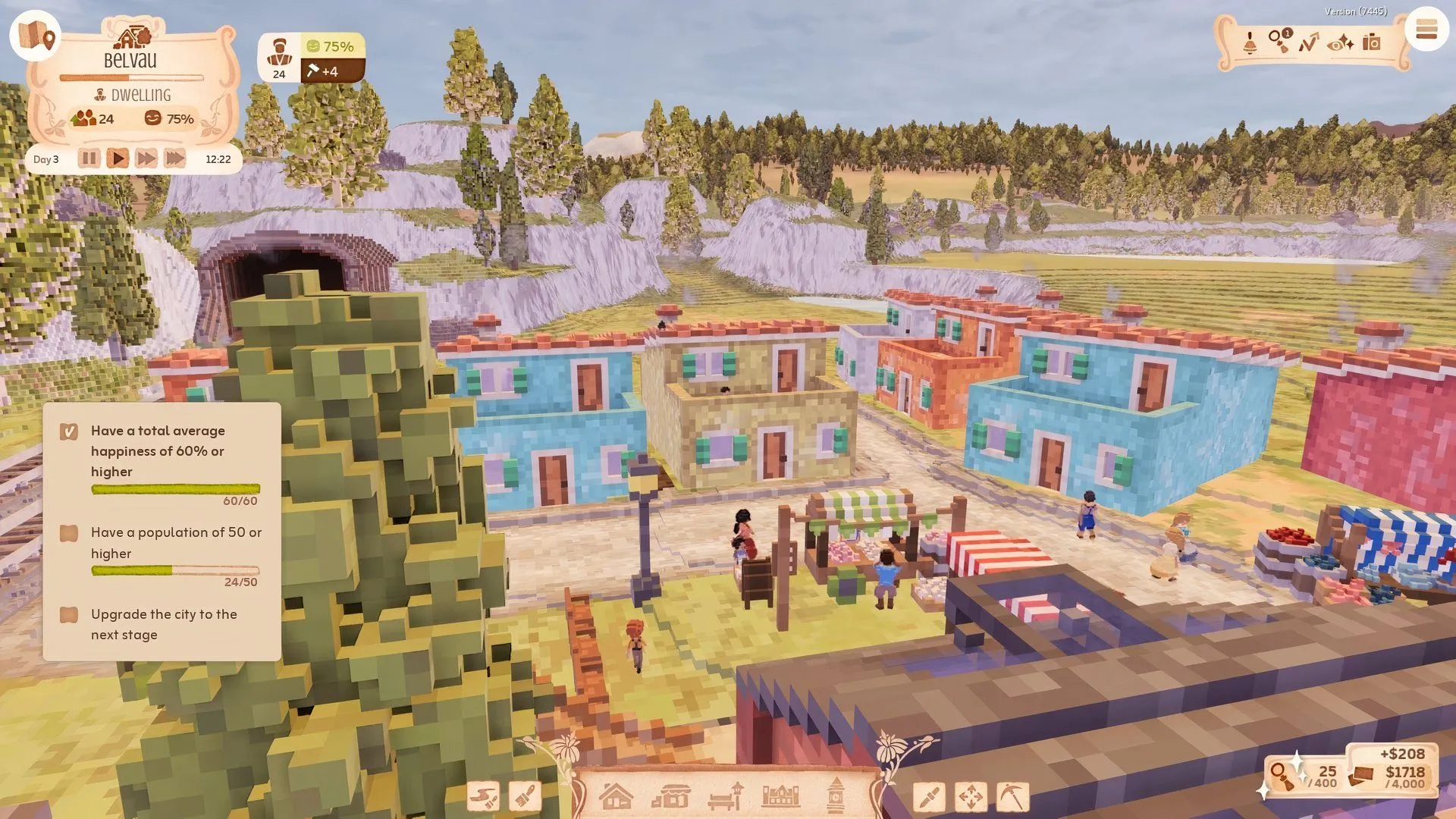The width and height of the screenshot is (1456, 819).
Task: Check the upgrade city objective box
Action: (69, 615)
